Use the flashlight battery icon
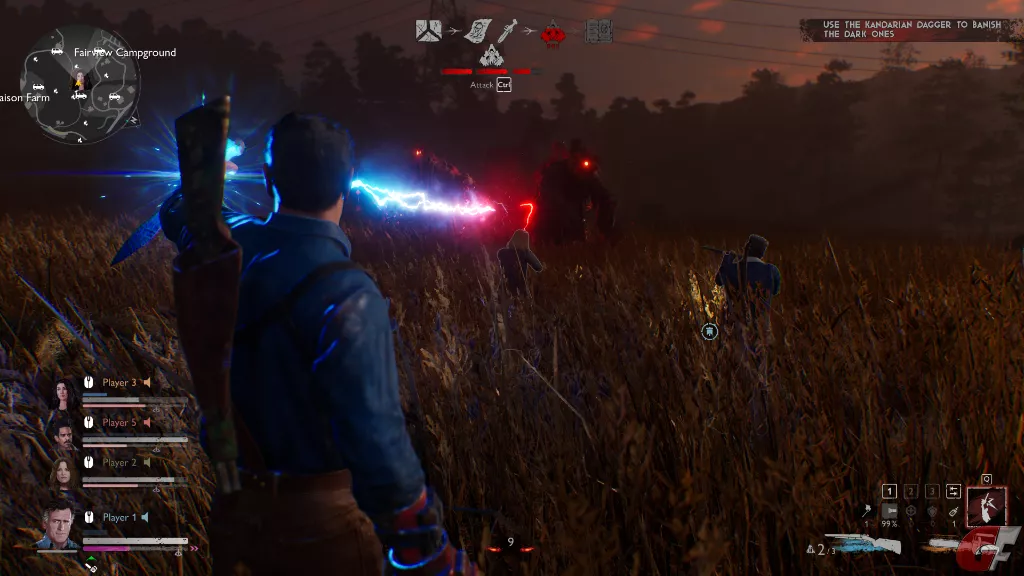 coord(888,511)
